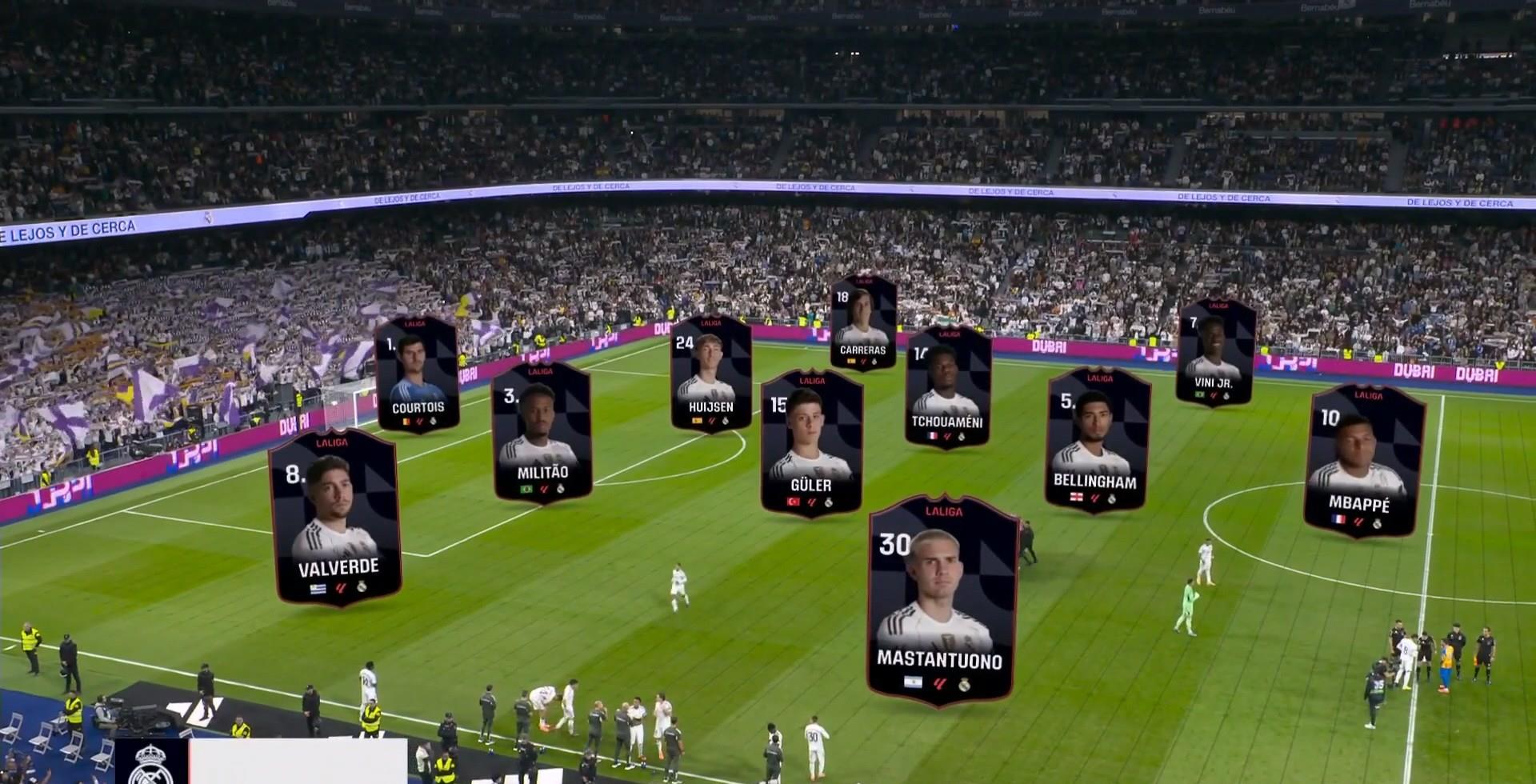This screenshot has height=784, width=1536.
Task: Choose the Bellingham number 5 card
Action: point(1097,439)
